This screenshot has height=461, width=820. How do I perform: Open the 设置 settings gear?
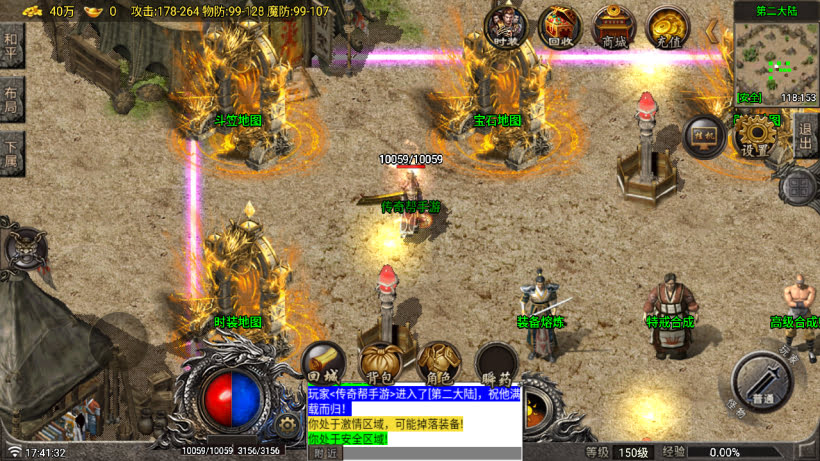pyautogui.click(x=757, y=135)
